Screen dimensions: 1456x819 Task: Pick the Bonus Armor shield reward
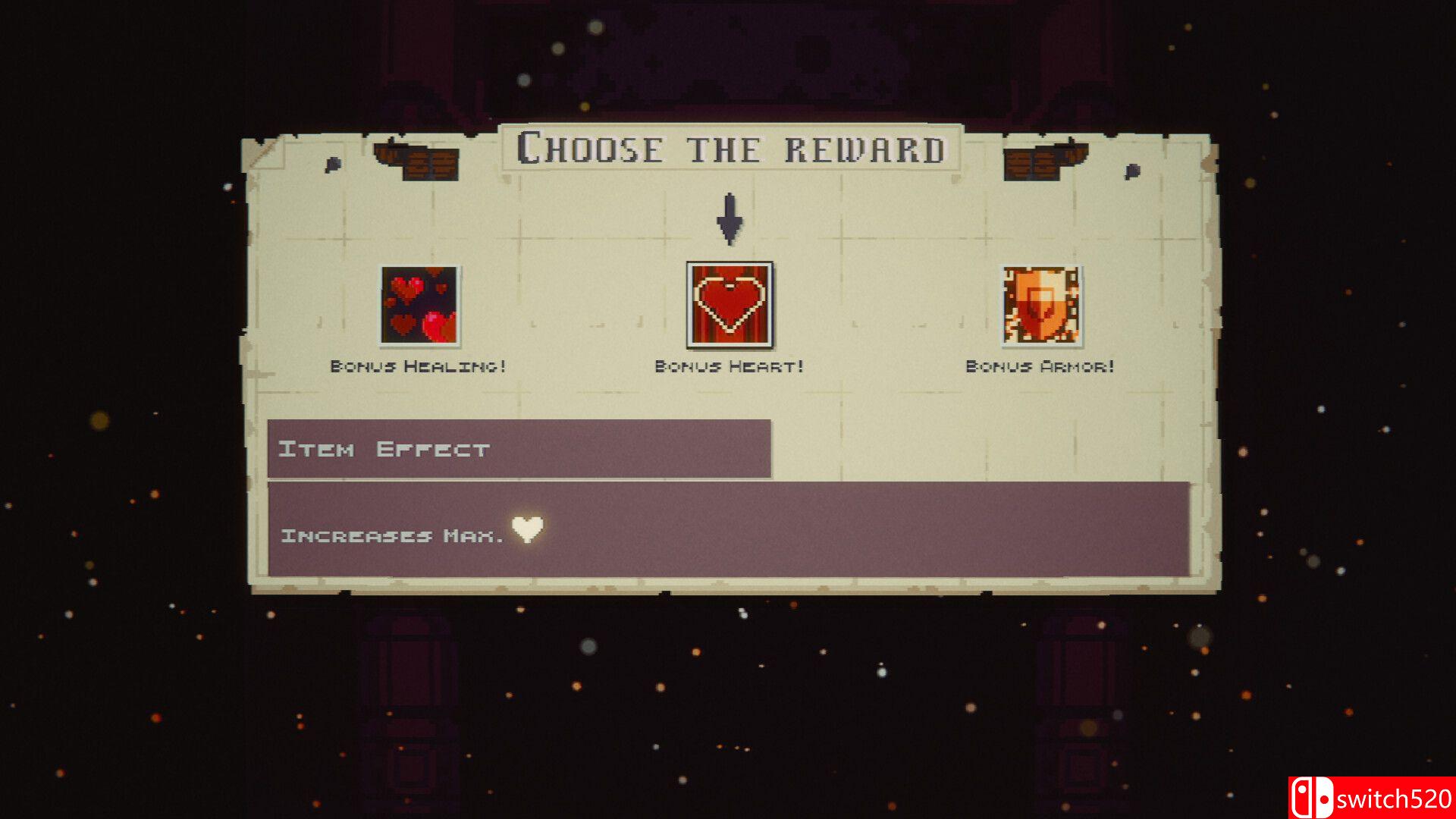[1040, 306]
